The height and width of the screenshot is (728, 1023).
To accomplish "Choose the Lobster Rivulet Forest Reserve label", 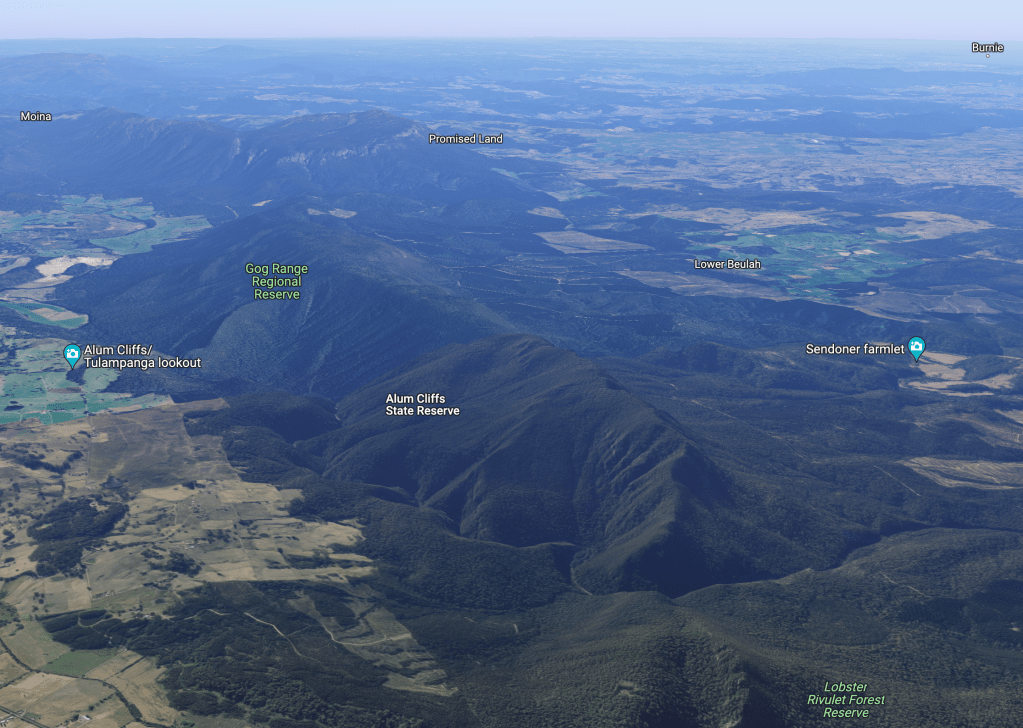I will pyautogui.click(x=846, y=699).
